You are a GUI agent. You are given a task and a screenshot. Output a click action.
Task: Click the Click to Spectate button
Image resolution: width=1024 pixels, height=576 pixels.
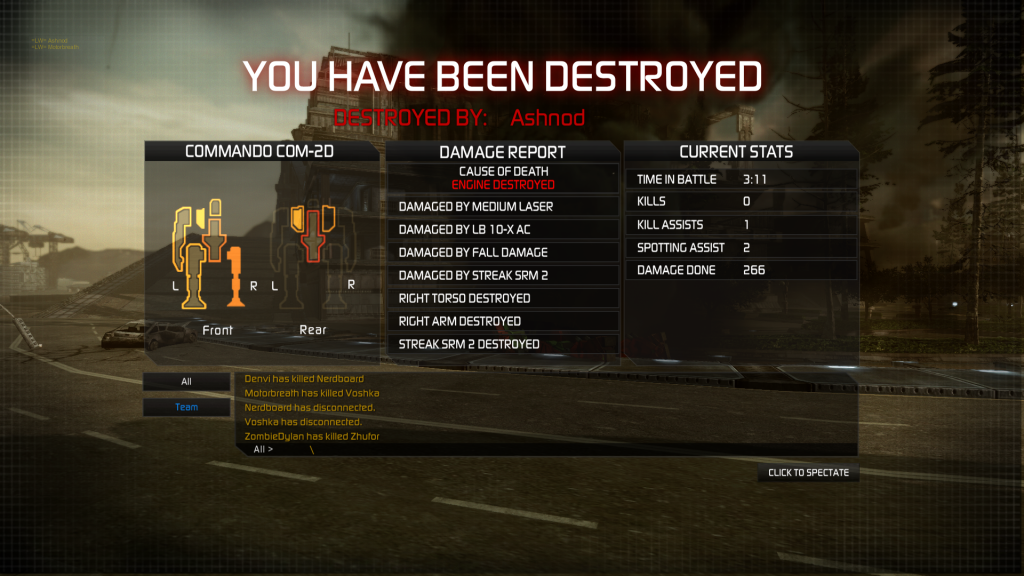(x=808, y=473)
